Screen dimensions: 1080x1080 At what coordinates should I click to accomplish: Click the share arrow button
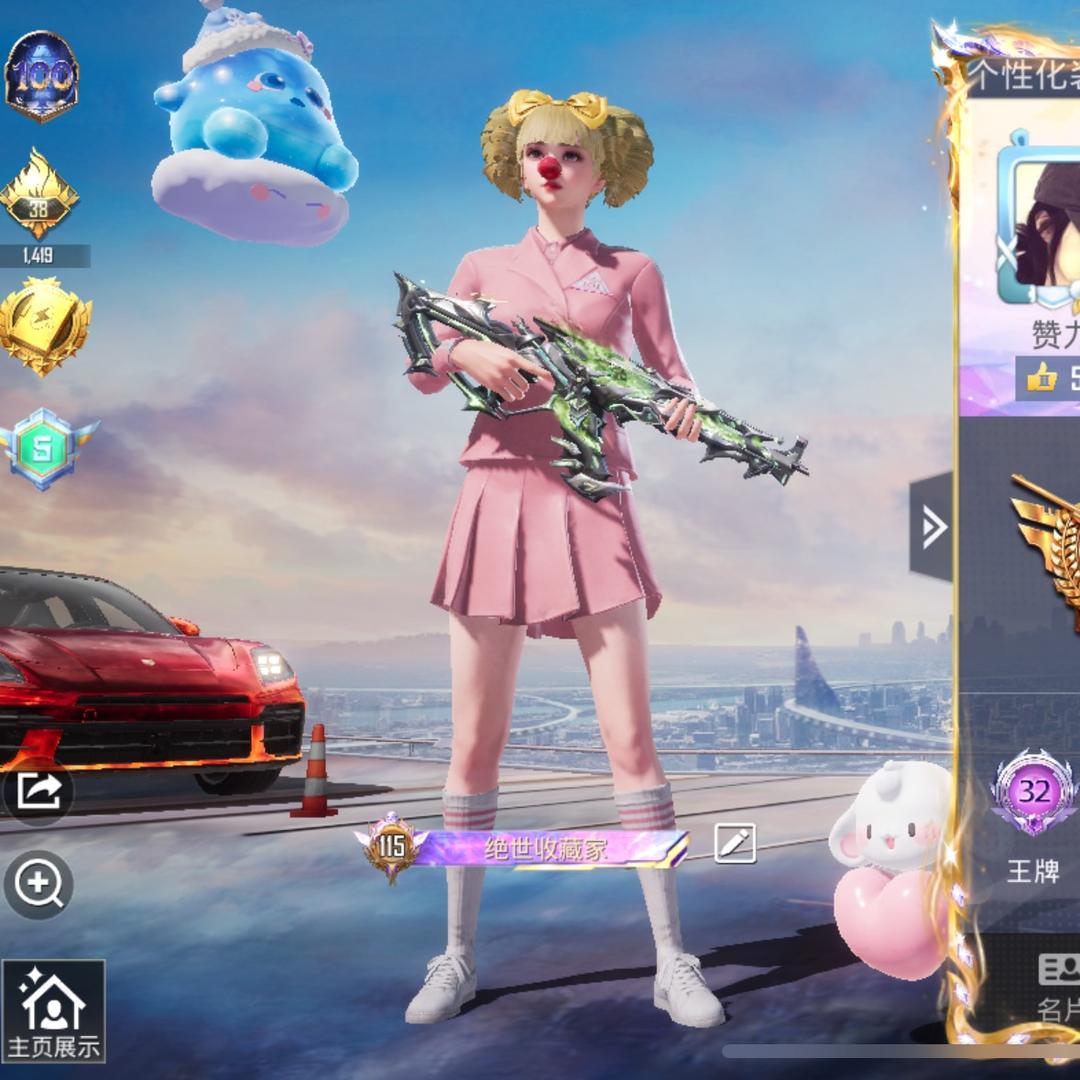(38, 791)
